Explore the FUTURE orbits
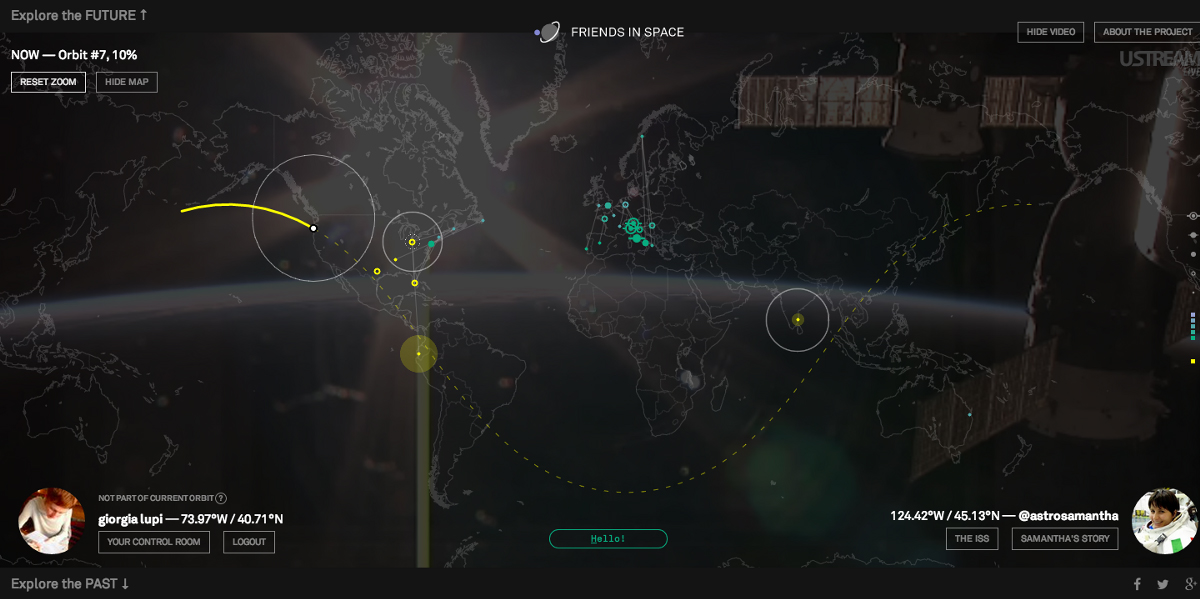 pos(79,15)
